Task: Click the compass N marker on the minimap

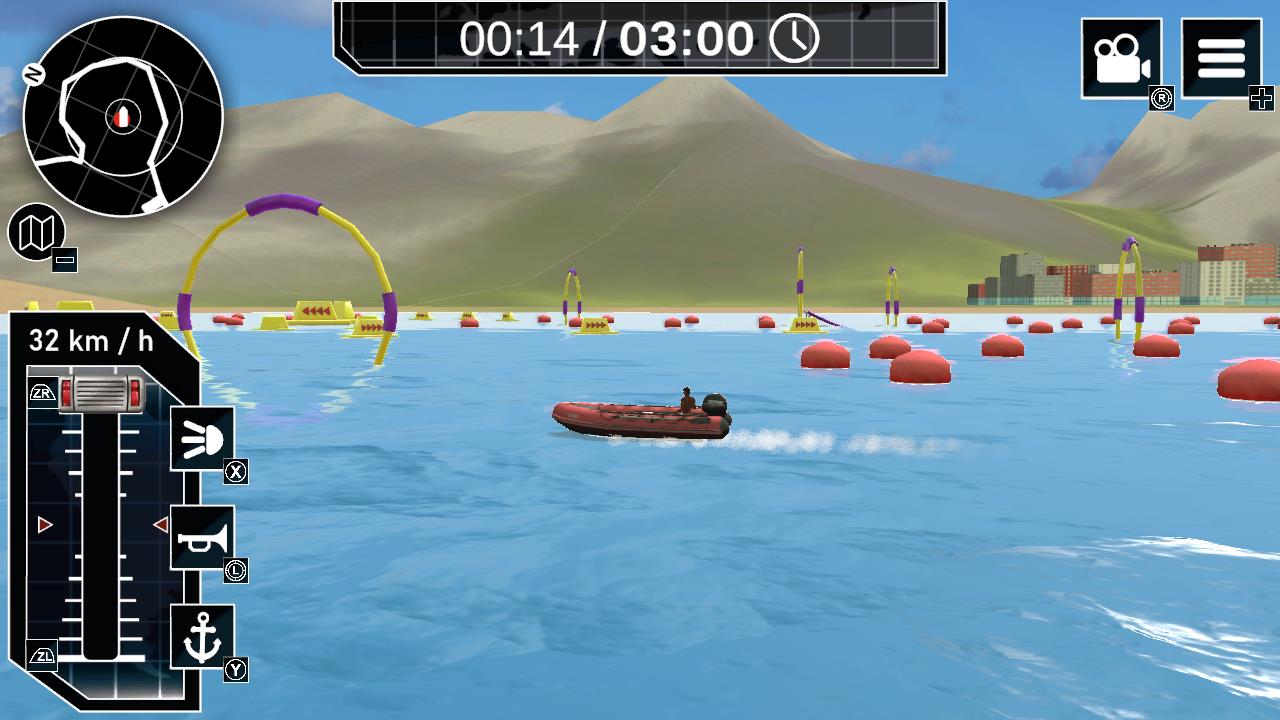Action: [34, 72]
